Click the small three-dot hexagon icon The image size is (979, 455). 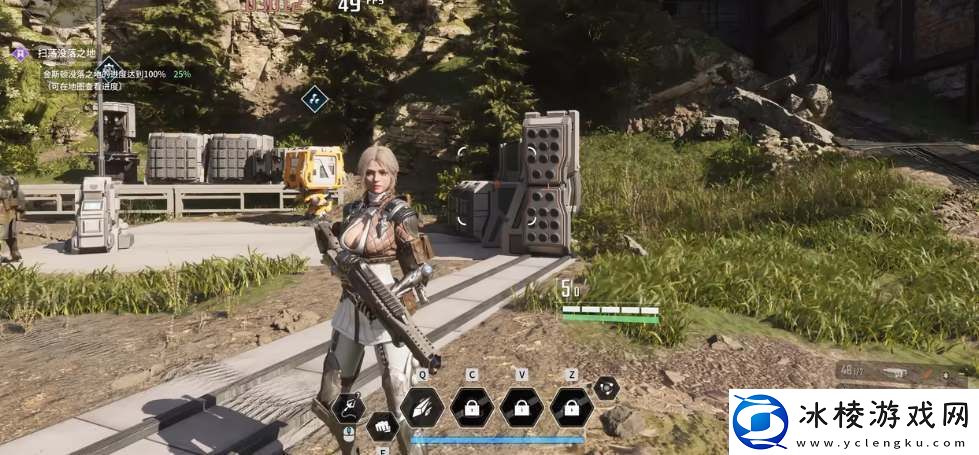[606, 388]
